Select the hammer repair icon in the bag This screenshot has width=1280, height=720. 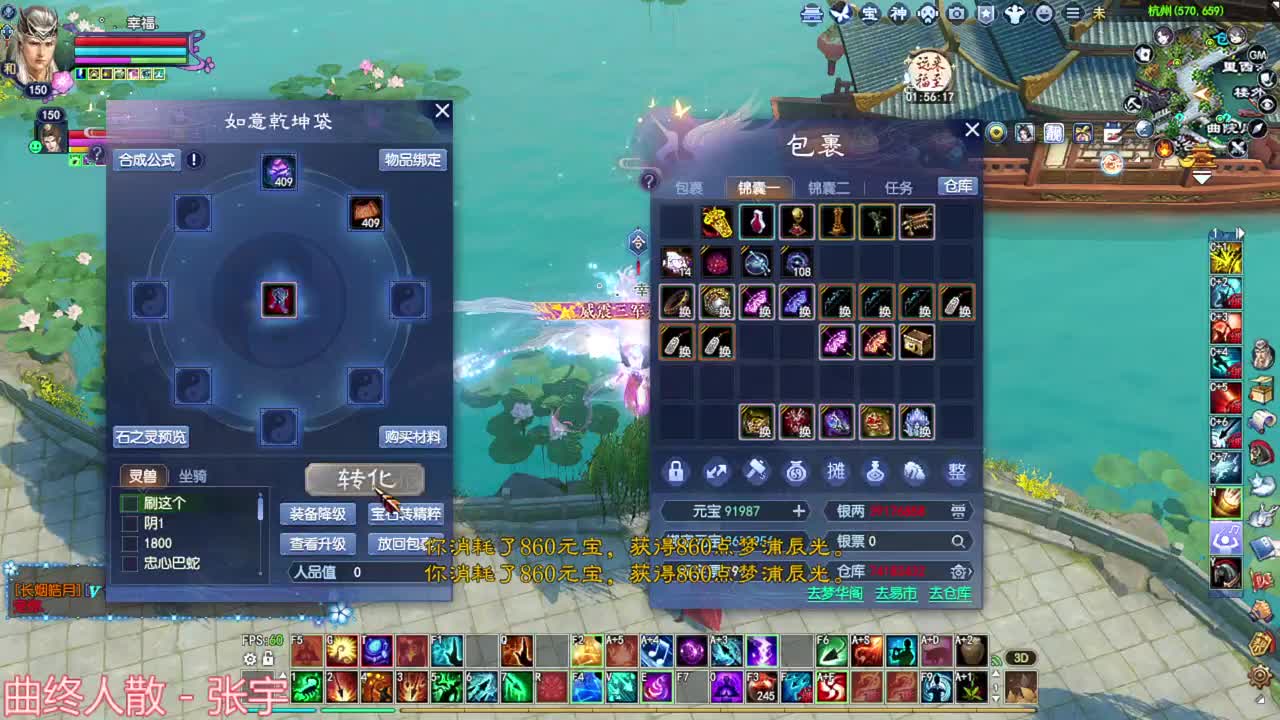pyautogui.click(x=756, y=472)
